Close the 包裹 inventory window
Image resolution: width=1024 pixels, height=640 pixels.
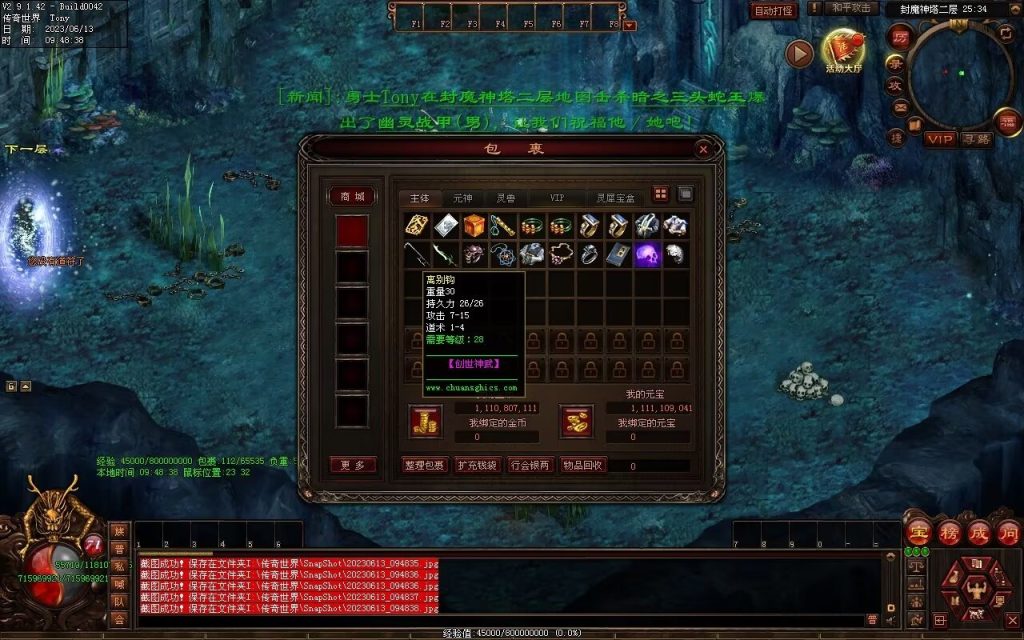pos(703,149)
